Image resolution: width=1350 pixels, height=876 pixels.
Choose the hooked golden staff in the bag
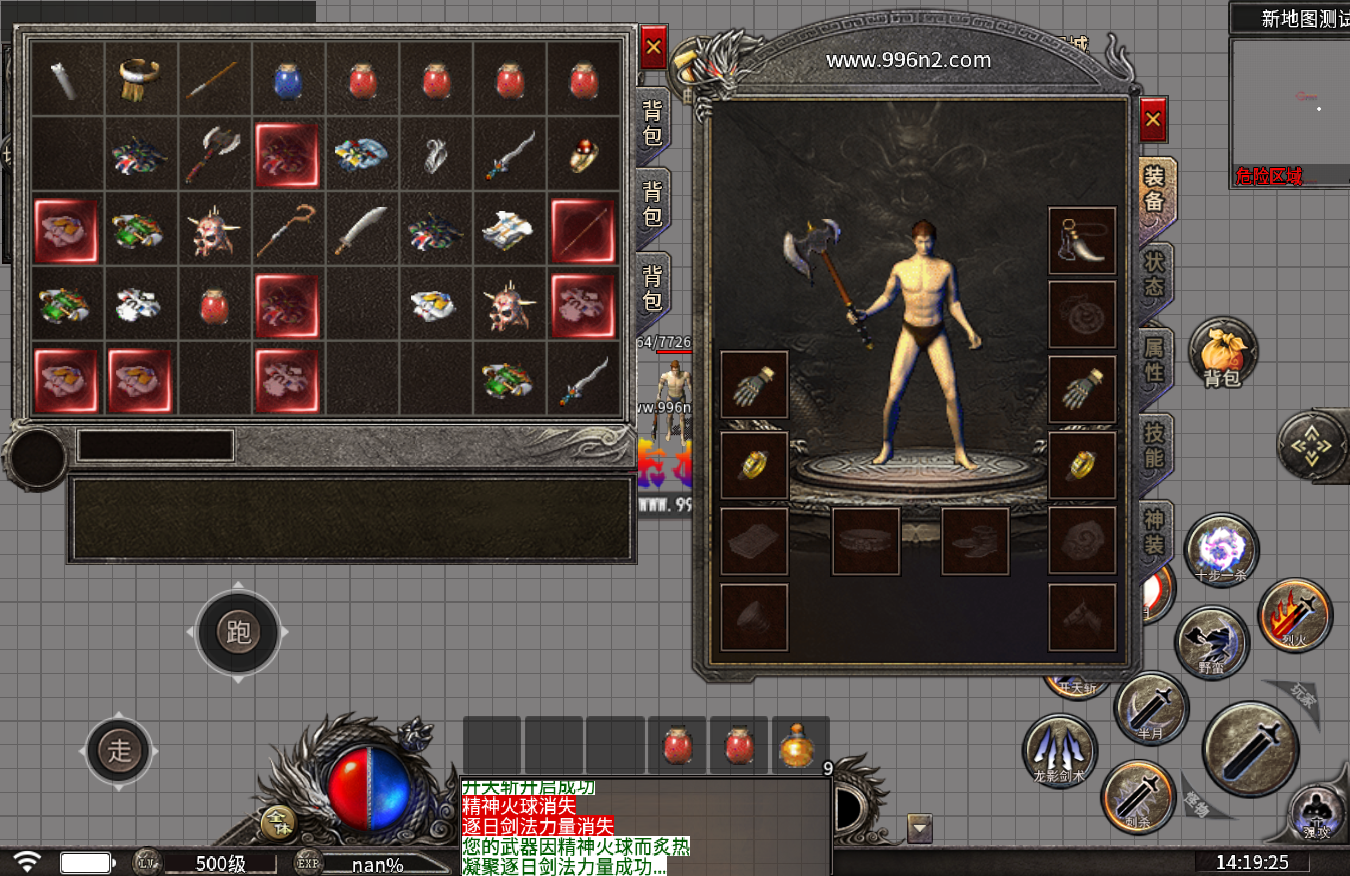[289, 229]
